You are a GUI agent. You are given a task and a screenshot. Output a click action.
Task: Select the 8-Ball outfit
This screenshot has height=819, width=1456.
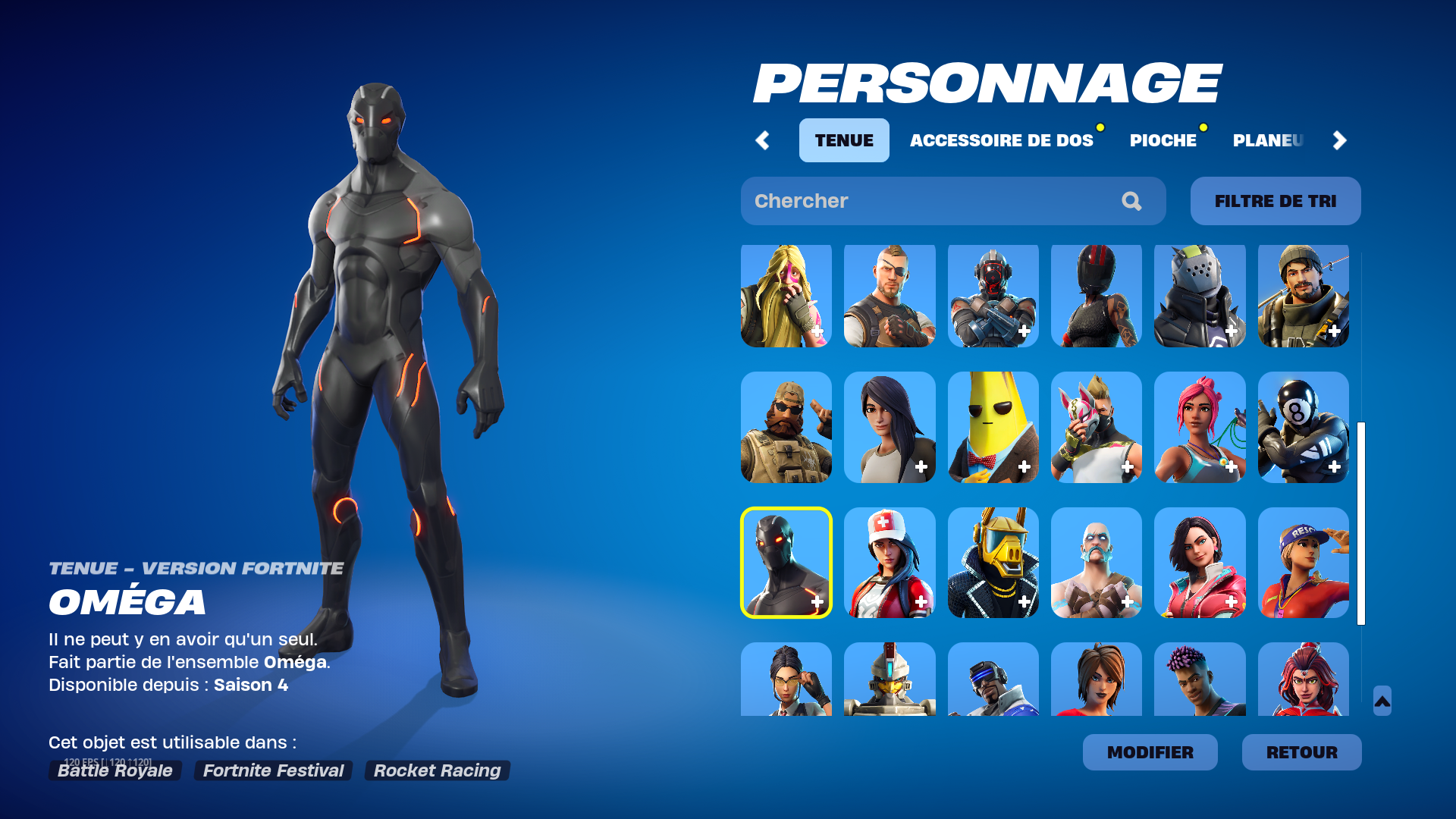click(1302, 428)
